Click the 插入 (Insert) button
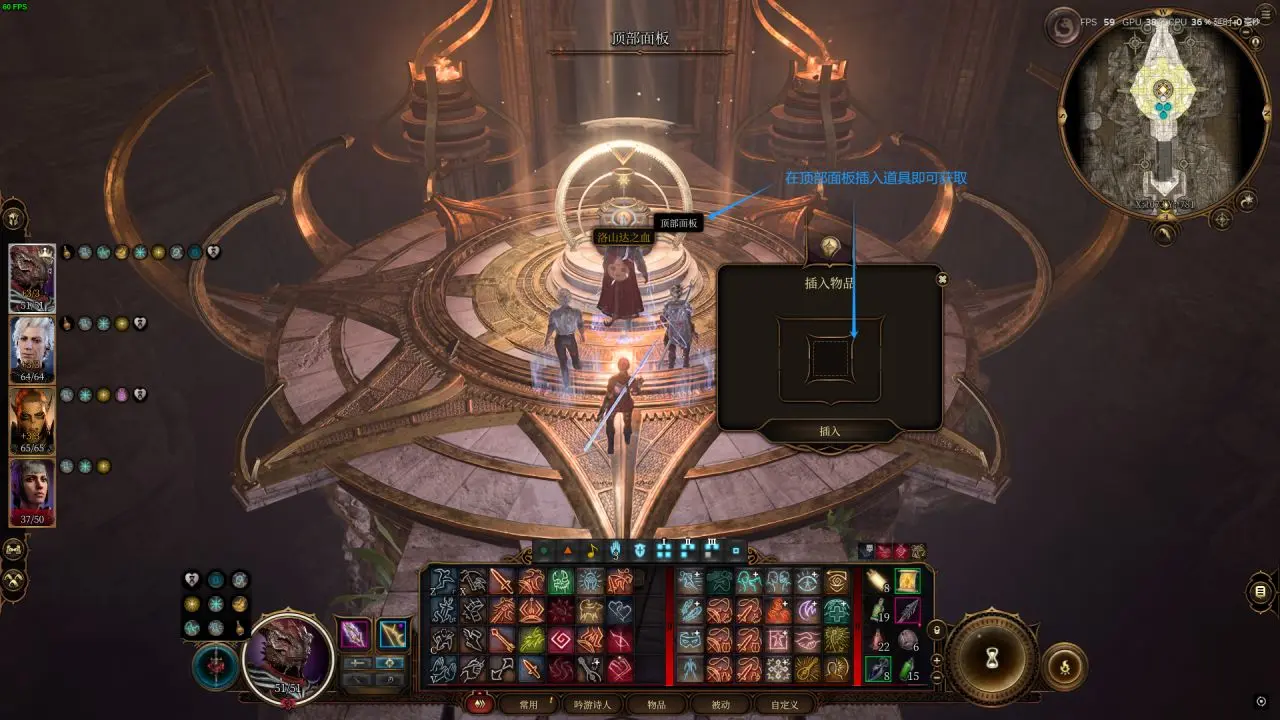 point(830,431)
